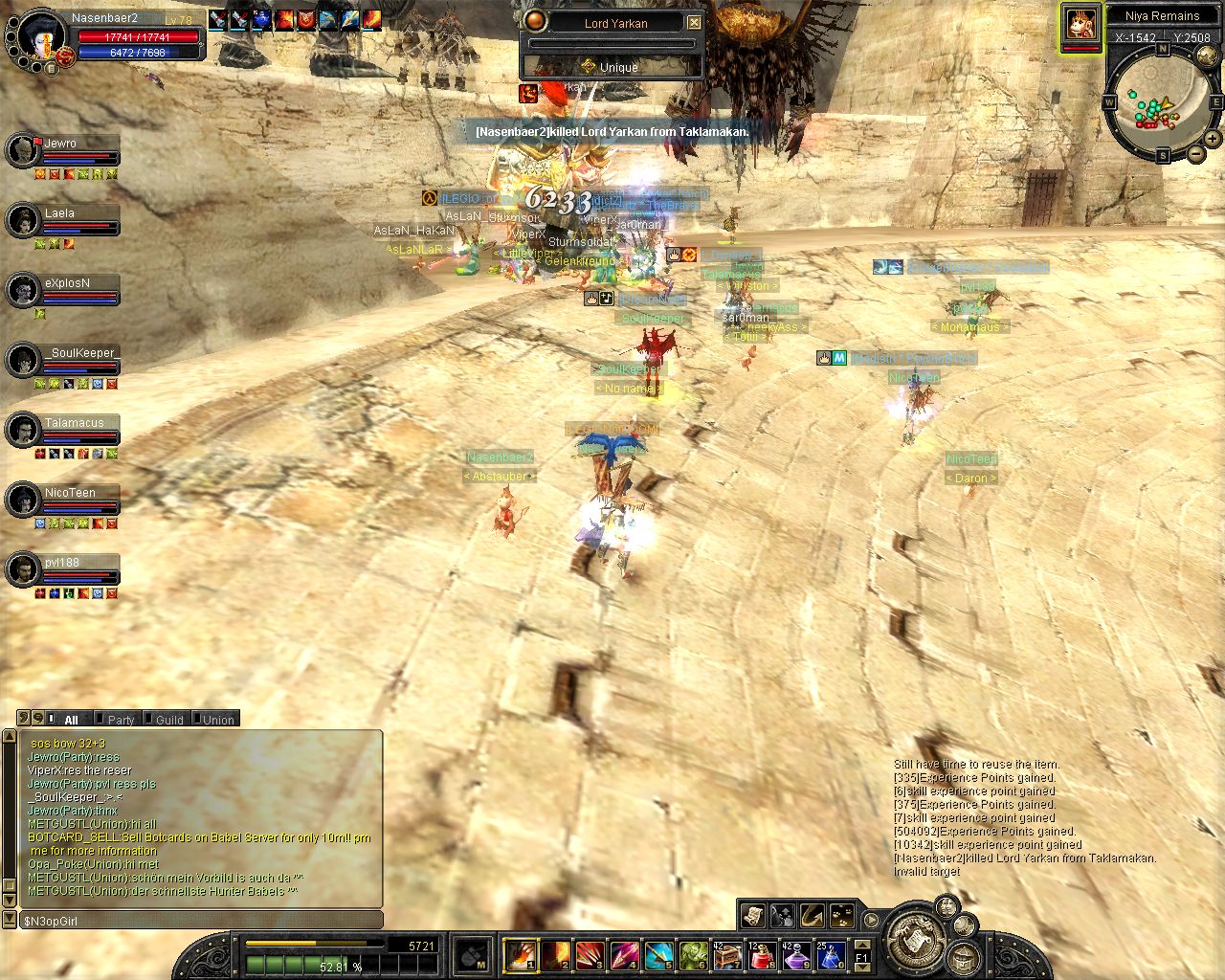Zoom in the minimap with the plus button
The image size is (1225, 980).
point(1212,140)
